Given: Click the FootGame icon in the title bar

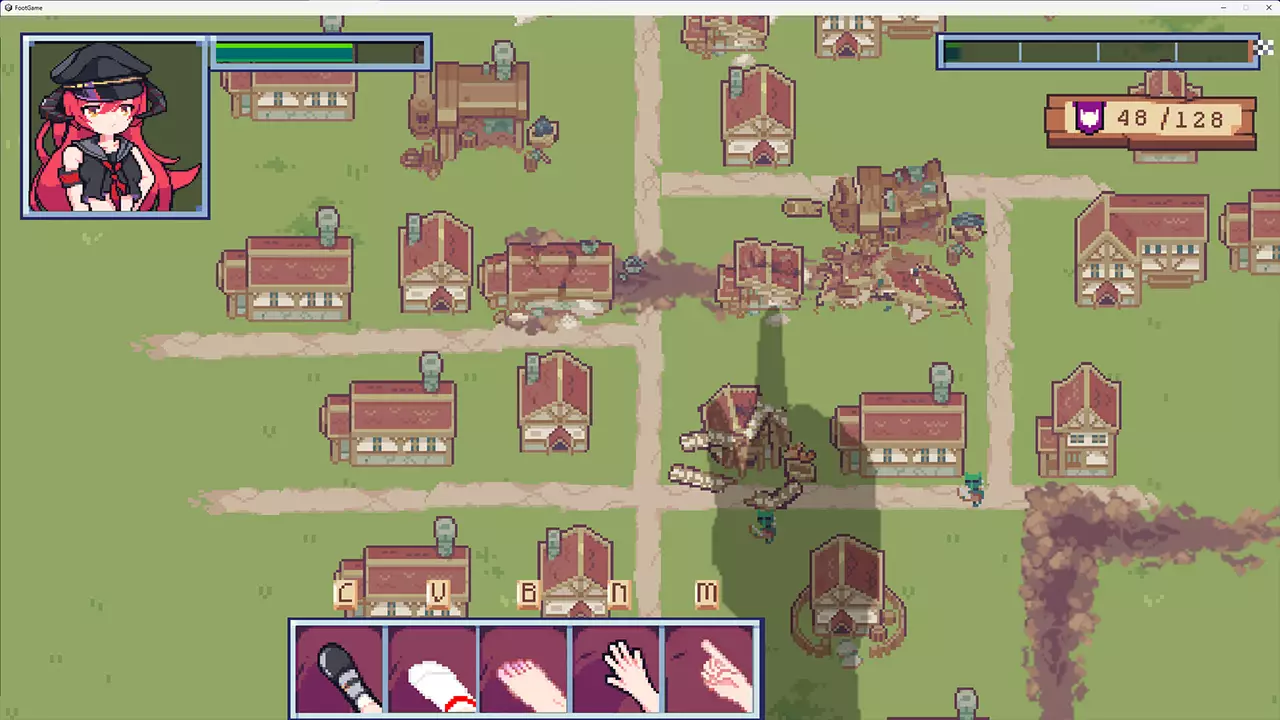Looking at the screenshot, I should pos(8,8).
